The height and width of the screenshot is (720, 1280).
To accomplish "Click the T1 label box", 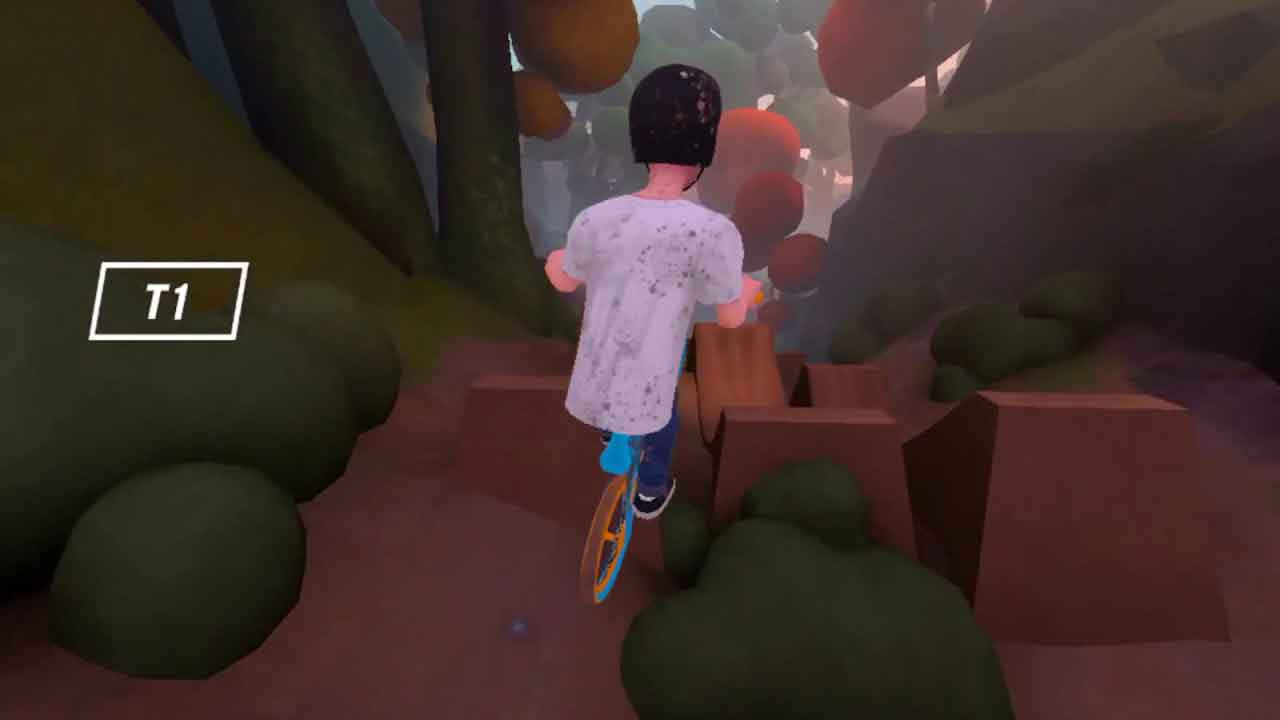I will point(168,301).
